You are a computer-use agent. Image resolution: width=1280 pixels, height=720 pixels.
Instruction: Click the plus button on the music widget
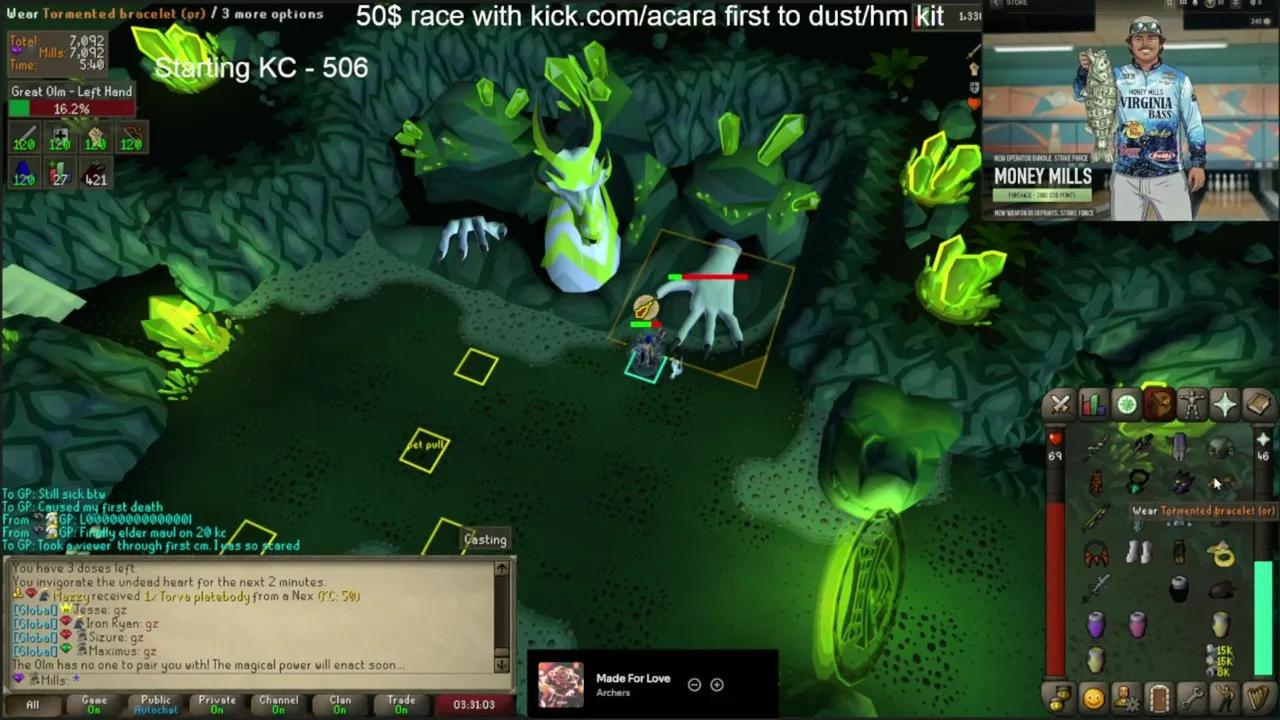click(717, 684)
